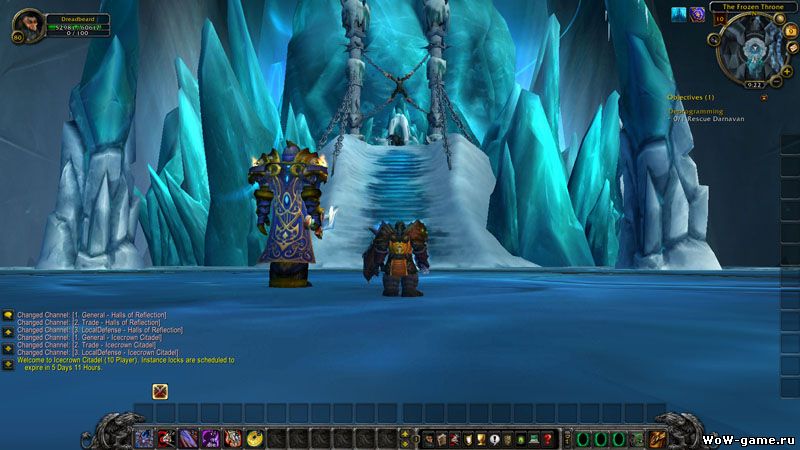Open the main backpack bag
Viewport: 800px width, 450px height.
658,438
